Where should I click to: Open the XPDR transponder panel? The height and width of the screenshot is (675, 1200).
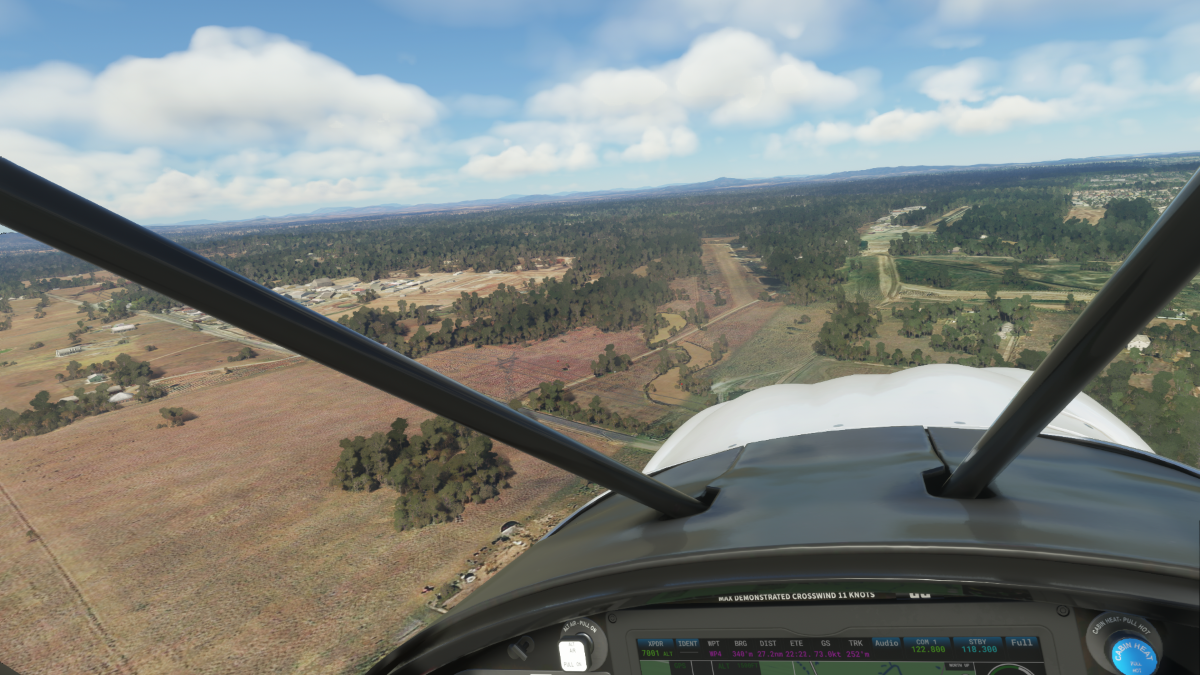tap(655, 646)
